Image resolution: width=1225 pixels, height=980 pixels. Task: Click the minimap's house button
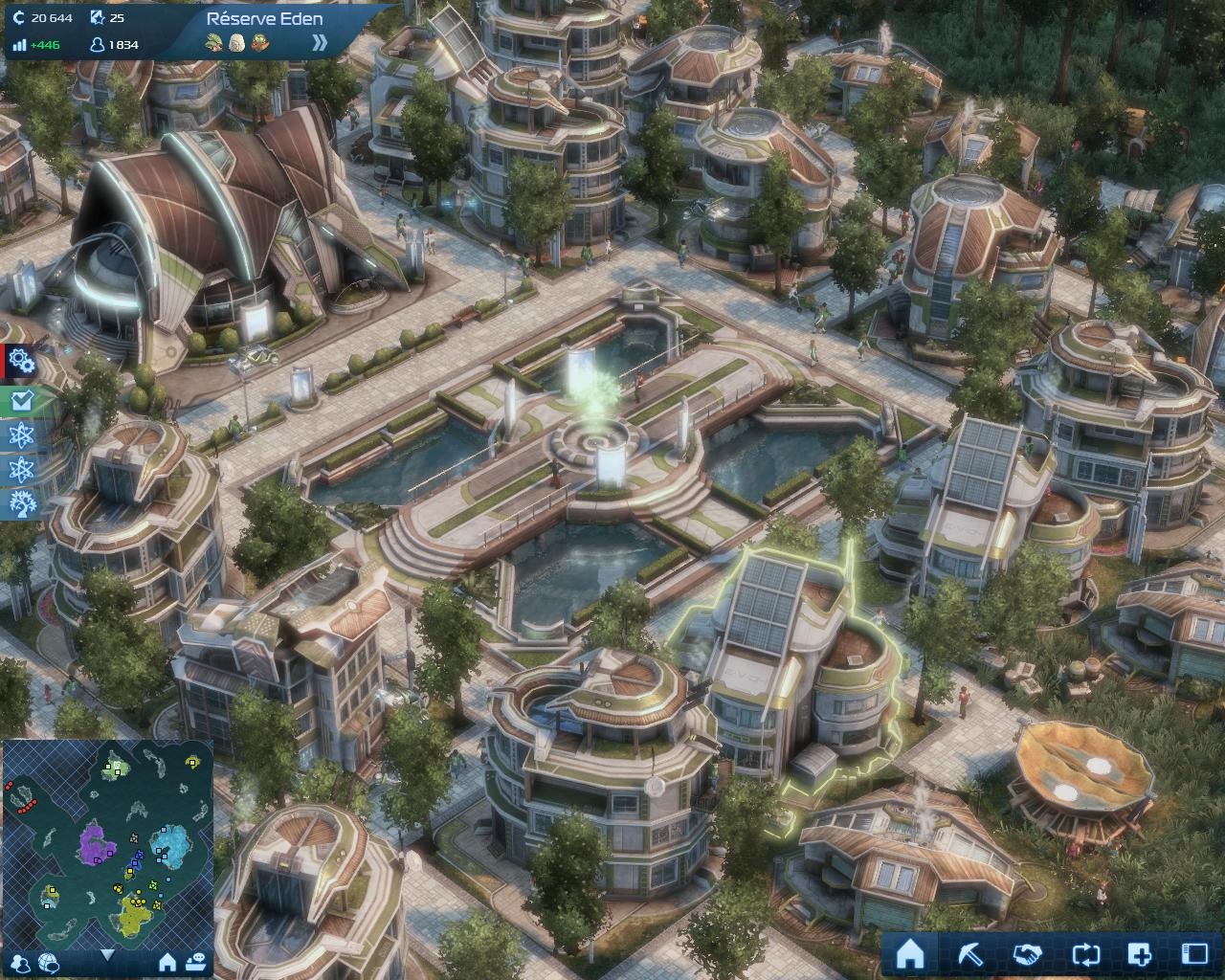(x=167, y=961)
